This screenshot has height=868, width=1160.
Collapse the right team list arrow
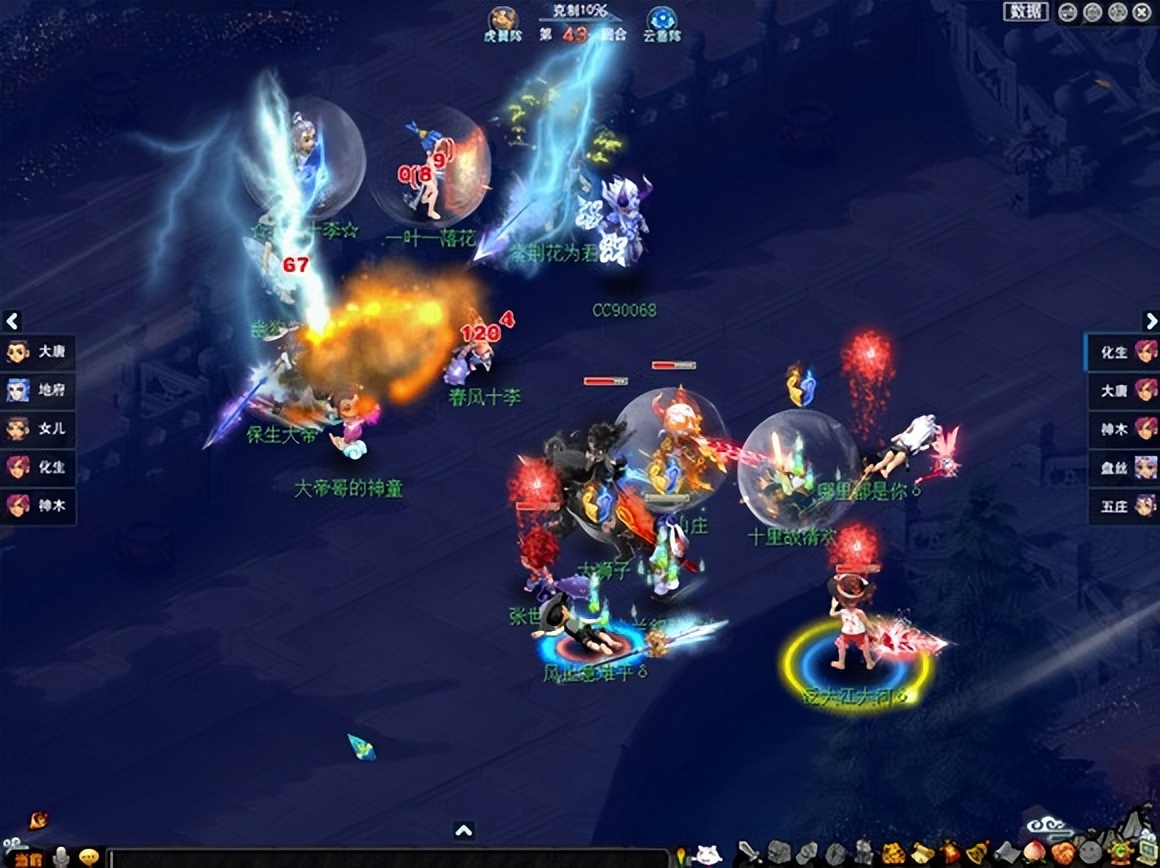coord(1150,321)
